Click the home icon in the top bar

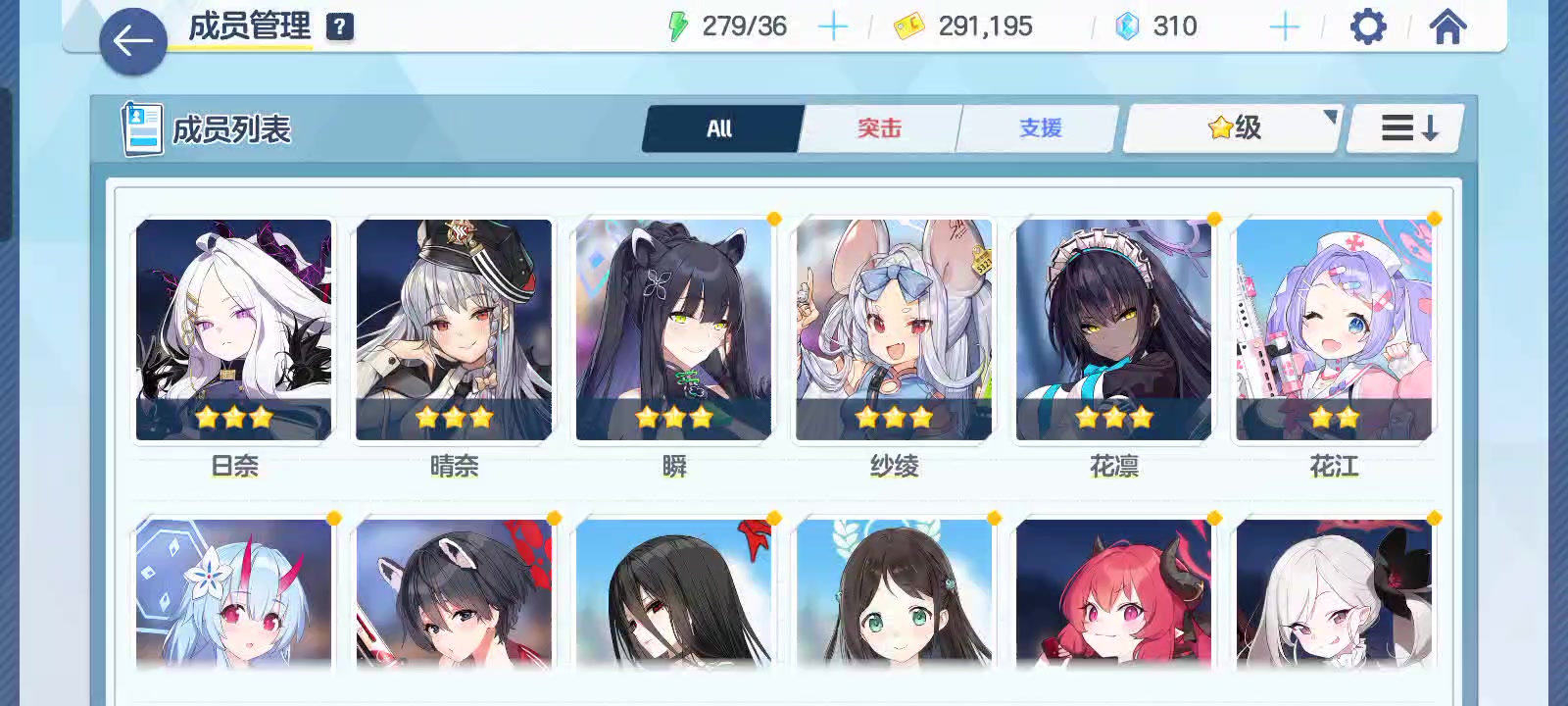[x=1445, y=26]
